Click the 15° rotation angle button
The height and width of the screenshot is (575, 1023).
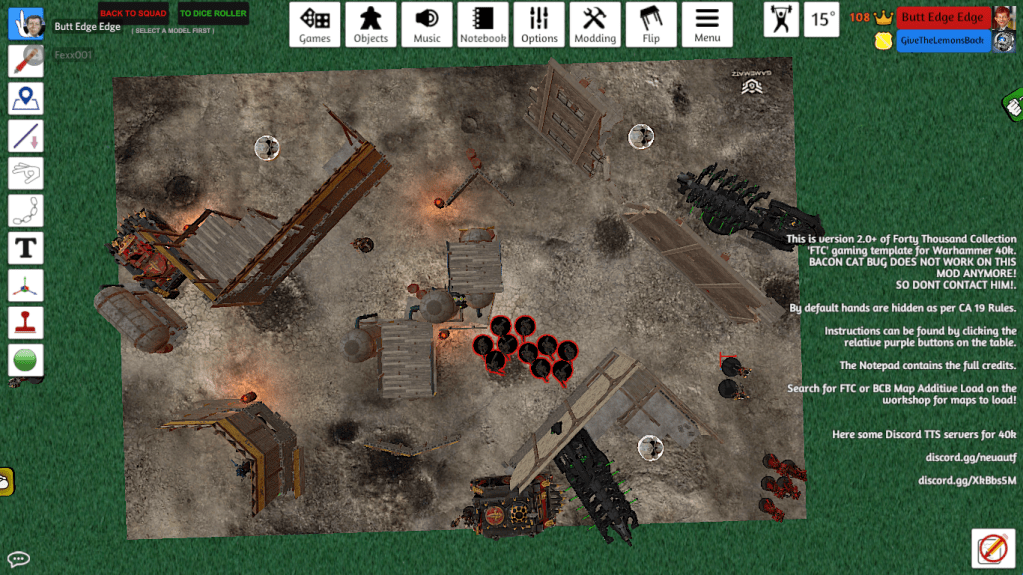[x=822, y=19]
